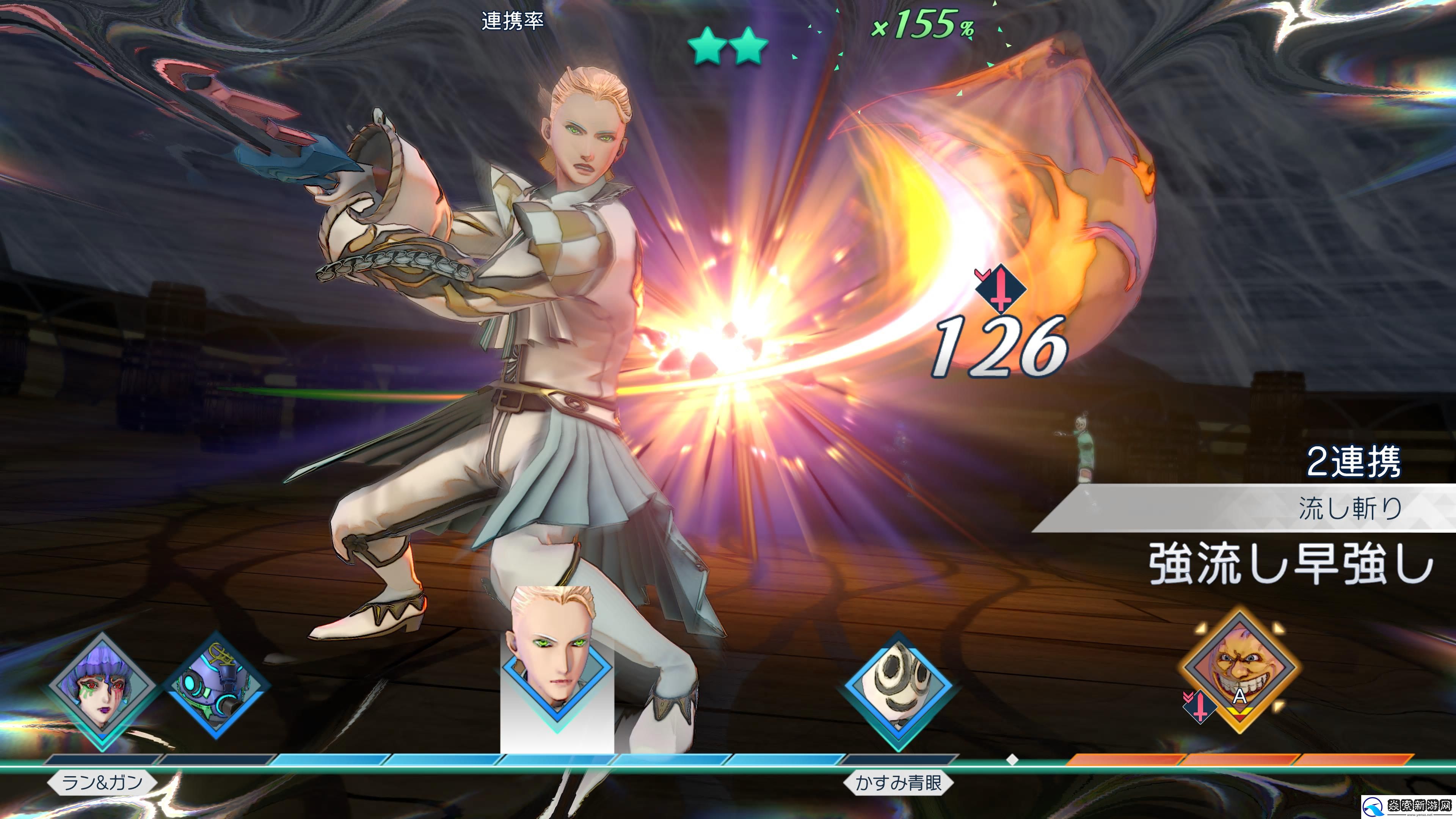Target the grinning orange enemy portrait

[x=1239, y=670]
